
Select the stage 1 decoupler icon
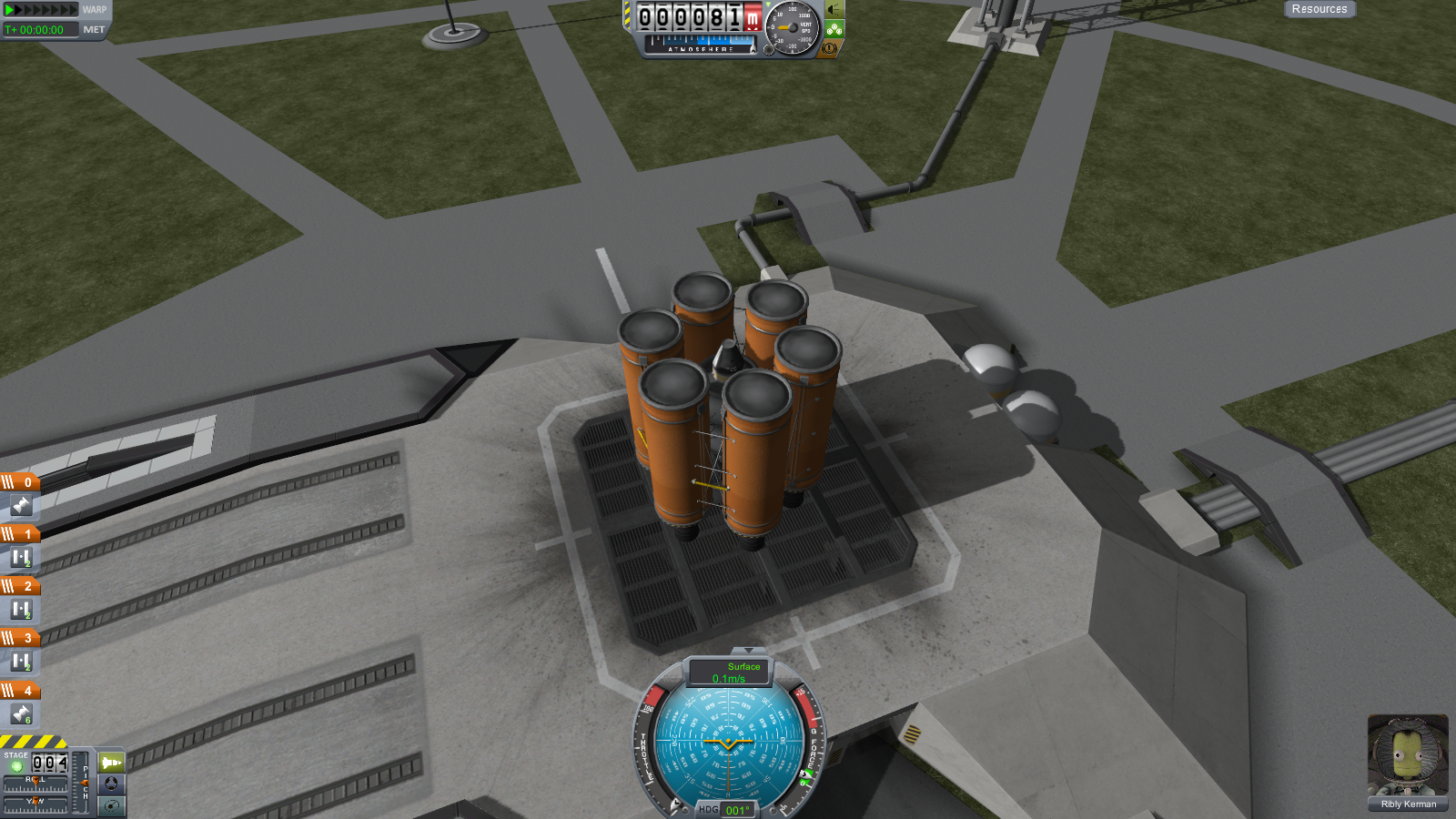[x=21, y=557]
